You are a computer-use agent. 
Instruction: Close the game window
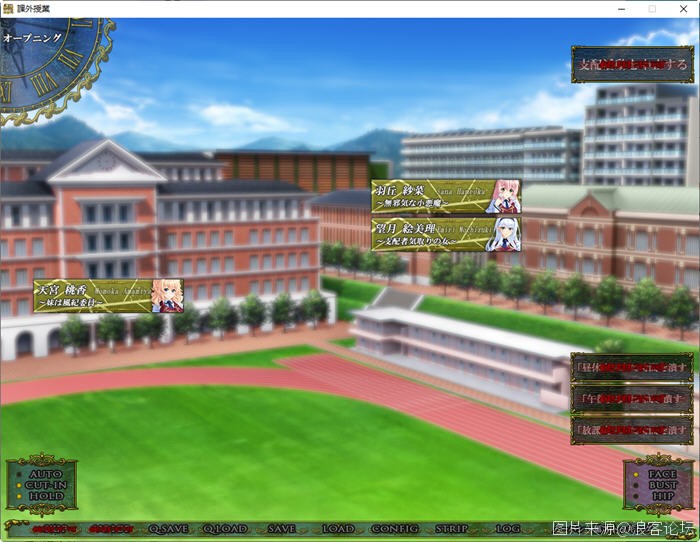coord(685,9)
